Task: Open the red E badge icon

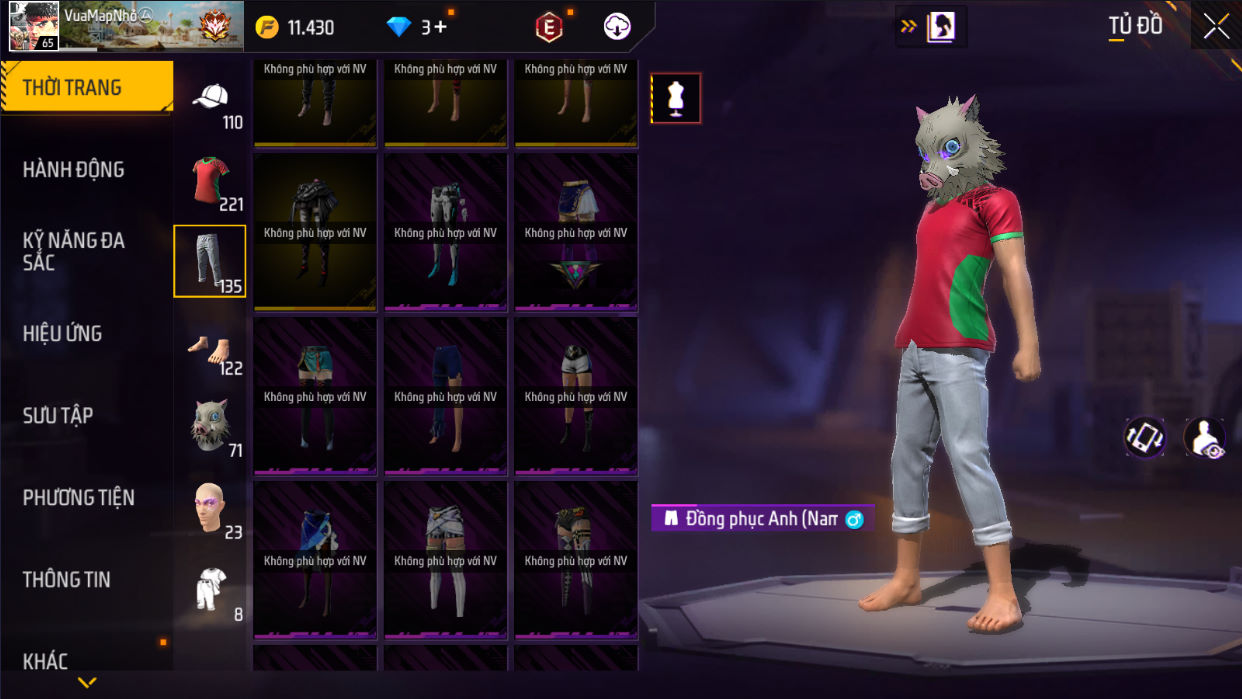Action: [x=548, y=28]
